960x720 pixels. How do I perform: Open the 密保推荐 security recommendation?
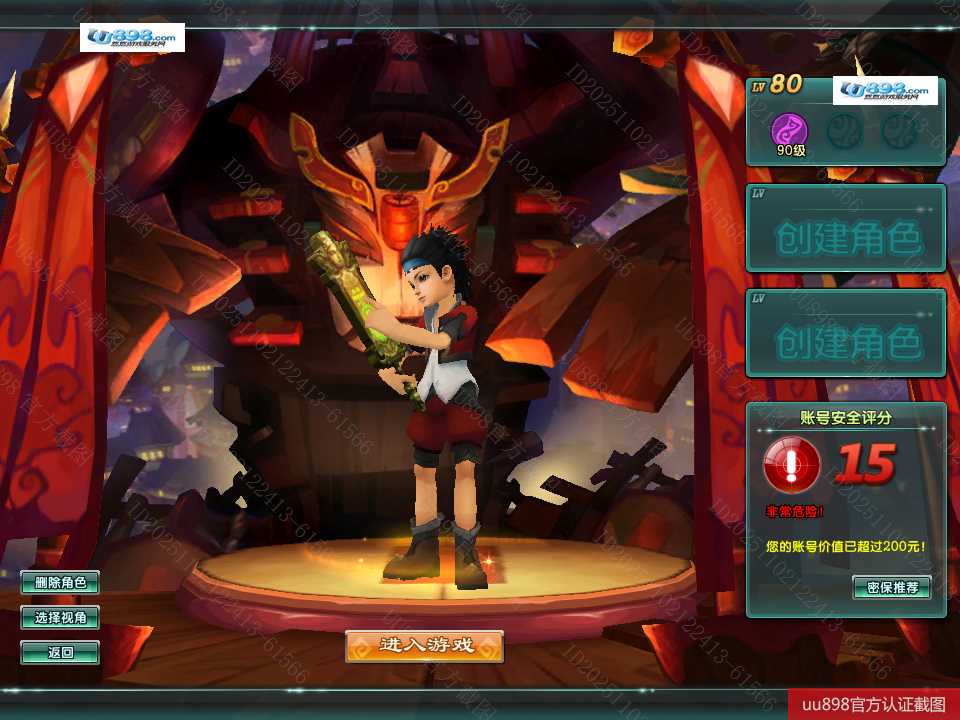point(892,587)
